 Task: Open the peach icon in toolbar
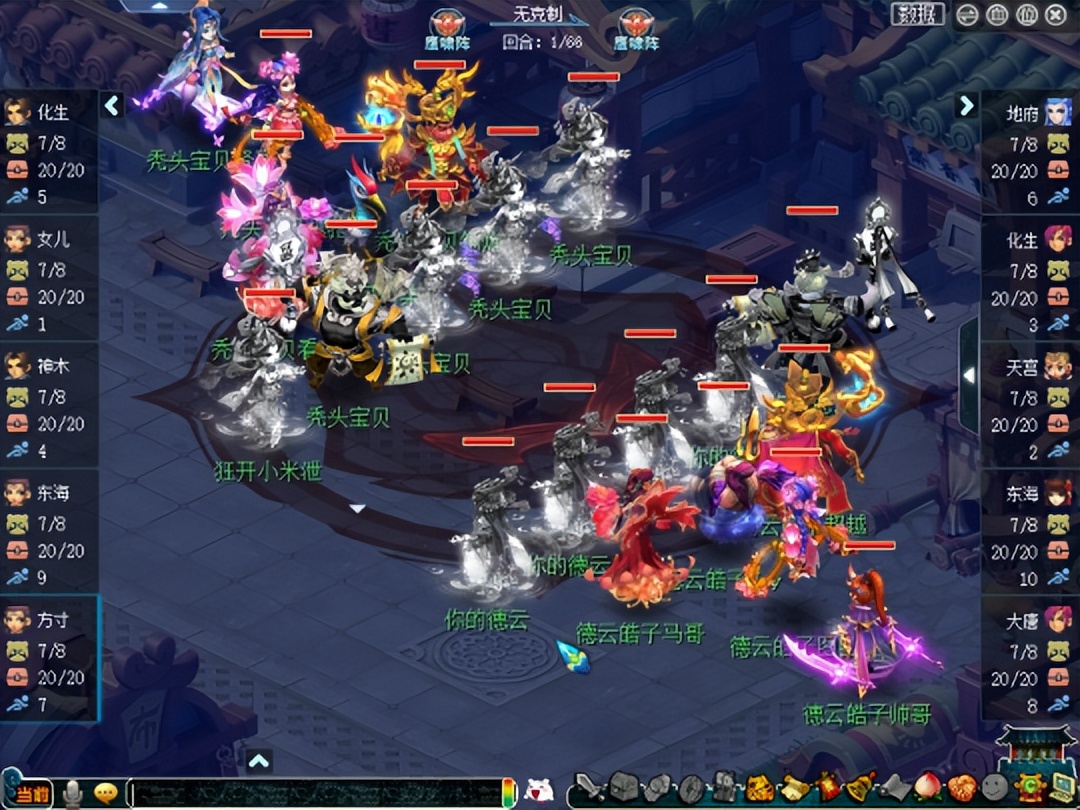927,788
